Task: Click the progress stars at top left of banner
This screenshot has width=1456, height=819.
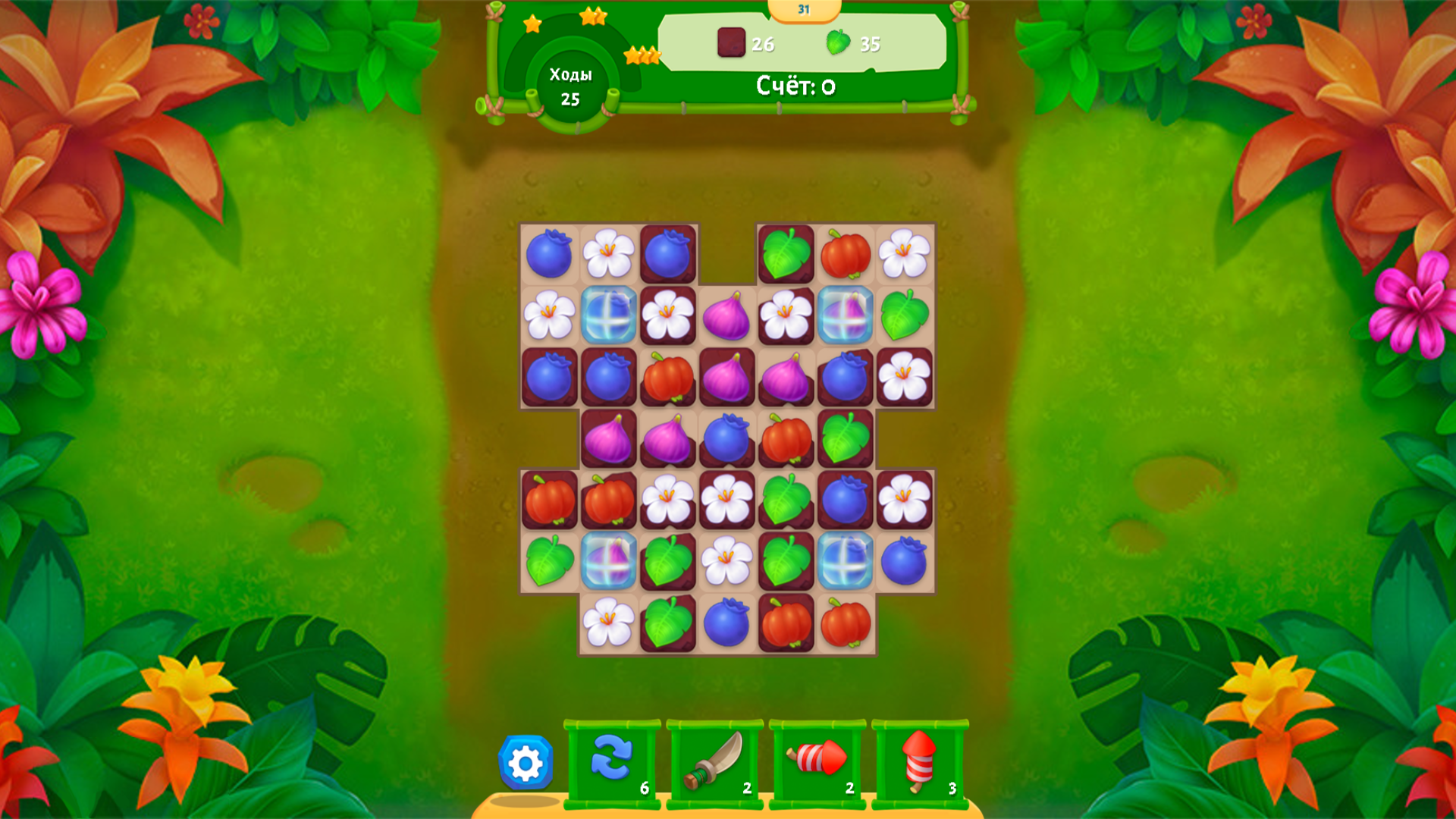Action: pyautogui.click(x=532, y=24)
